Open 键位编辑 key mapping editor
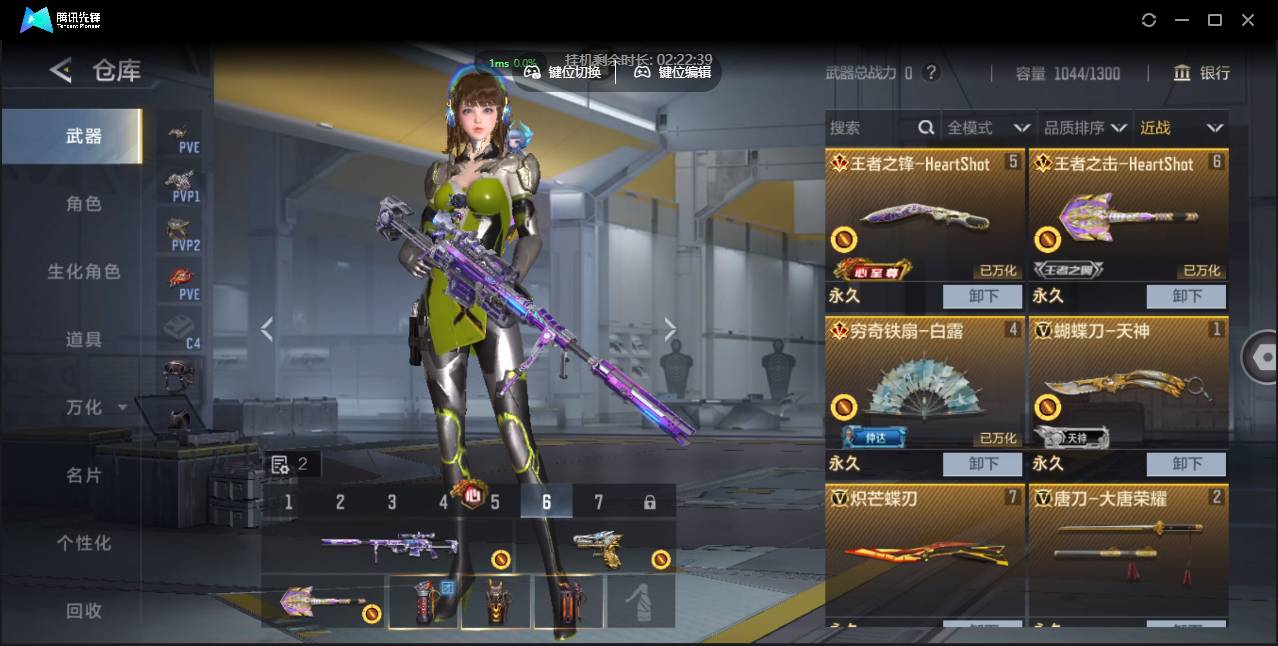Viewport: 1278px width, 646px height. pyautogui.click(x=673, y=72)
